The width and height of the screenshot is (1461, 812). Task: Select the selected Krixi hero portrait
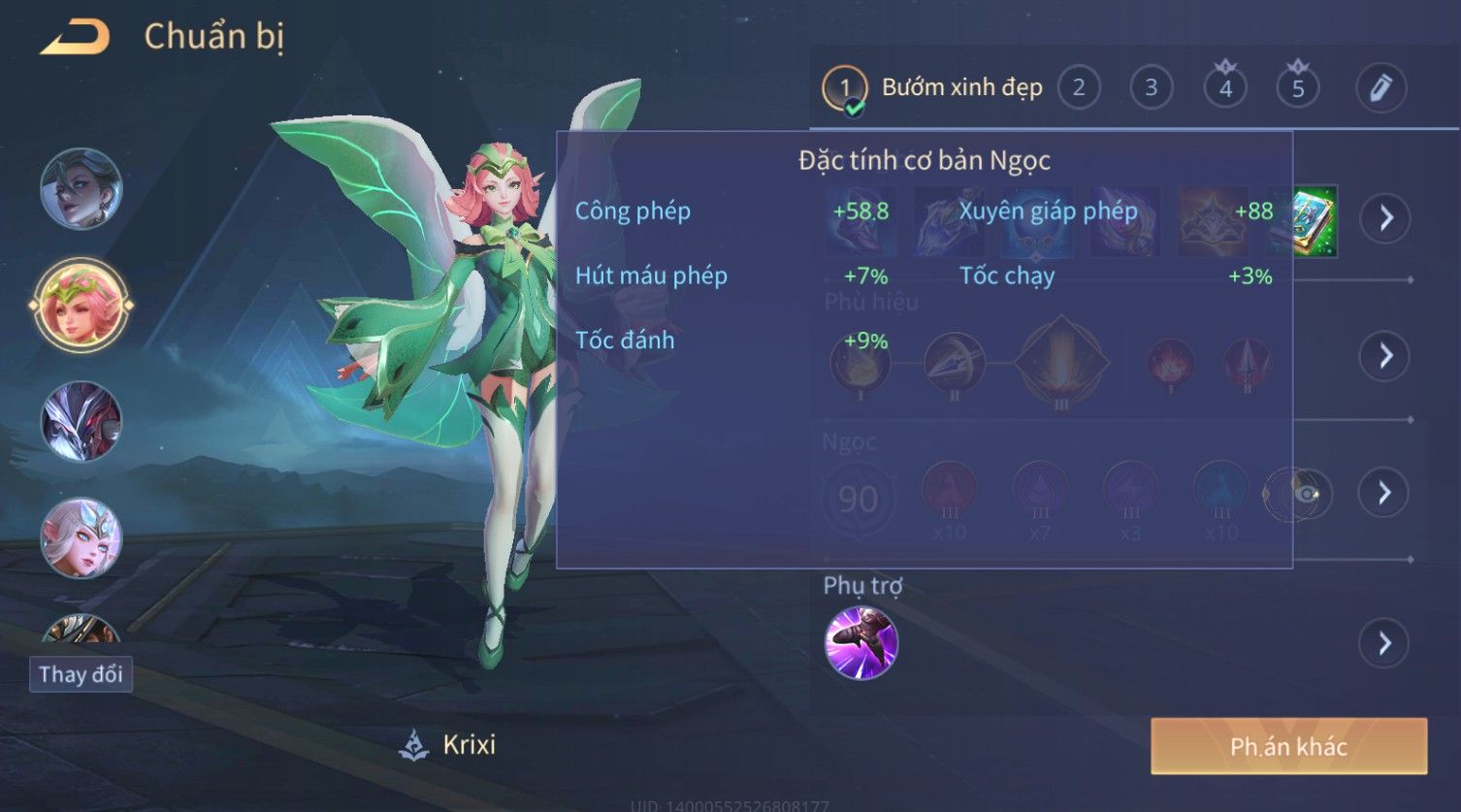[81, 305]
